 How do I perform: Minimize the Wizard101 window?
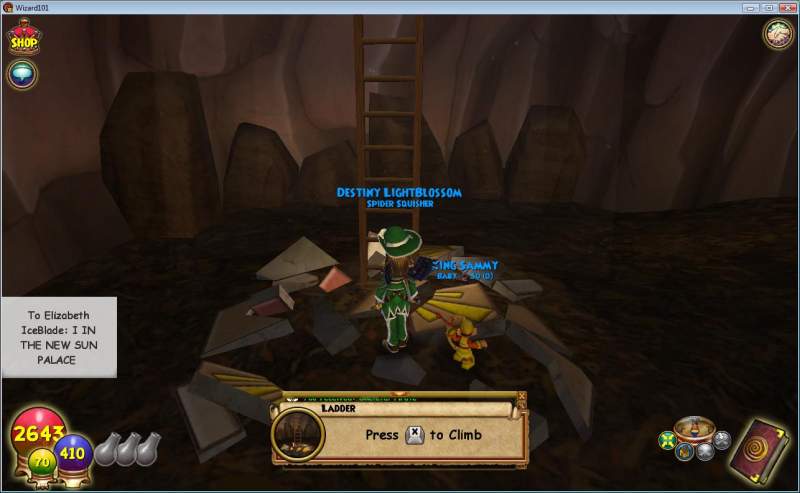[x=750, y=7]
